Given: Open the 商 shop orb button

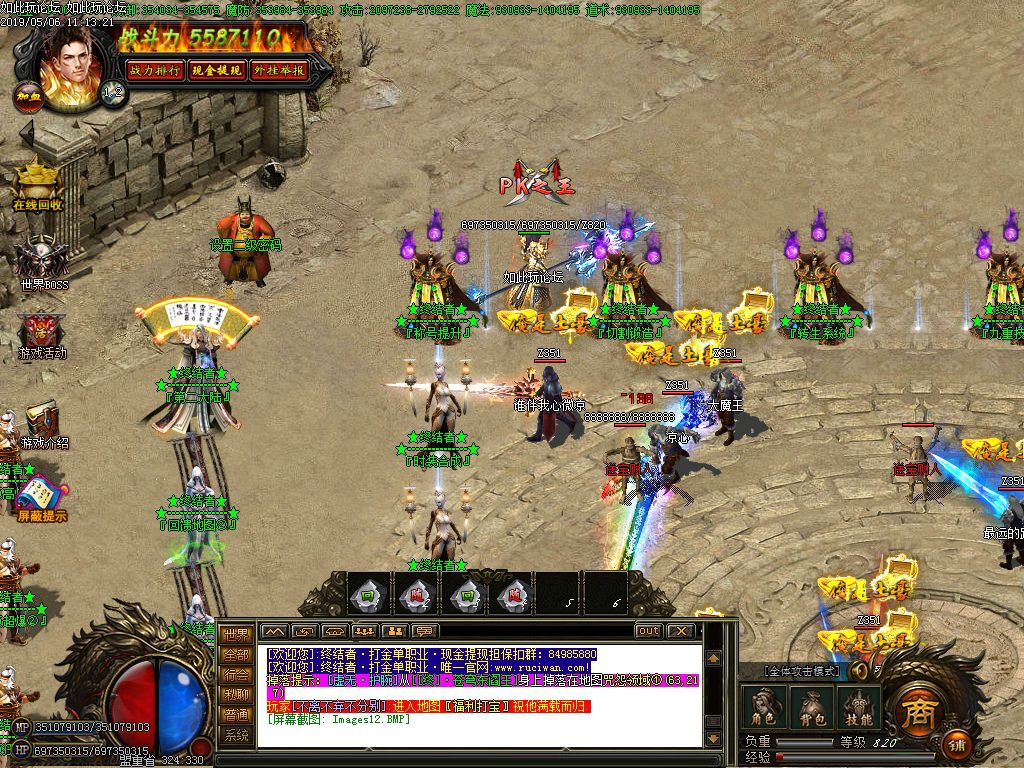Looking at the screenshot, I should click(914, 711).
